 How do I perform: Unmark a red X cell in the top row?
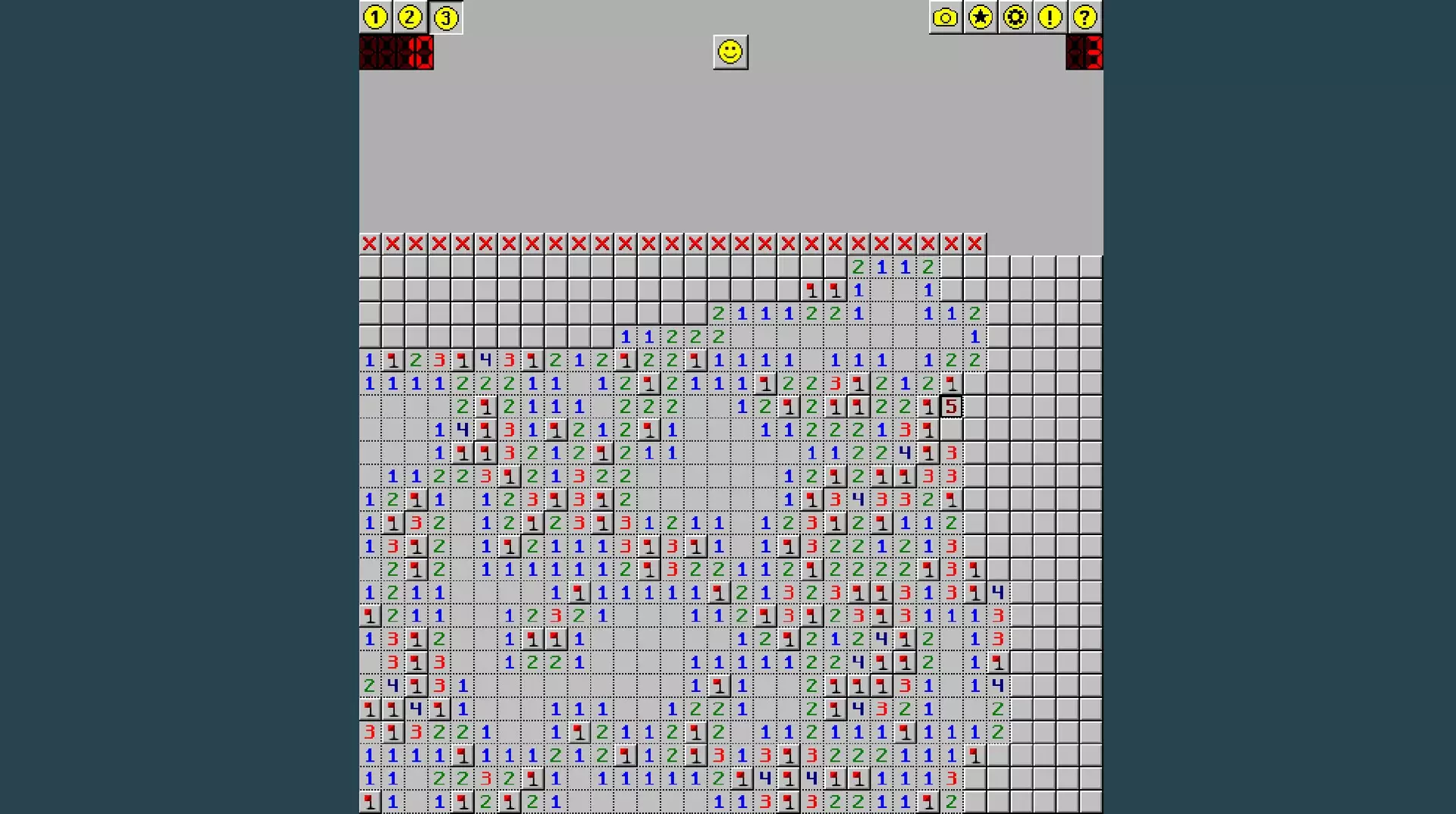369,243
